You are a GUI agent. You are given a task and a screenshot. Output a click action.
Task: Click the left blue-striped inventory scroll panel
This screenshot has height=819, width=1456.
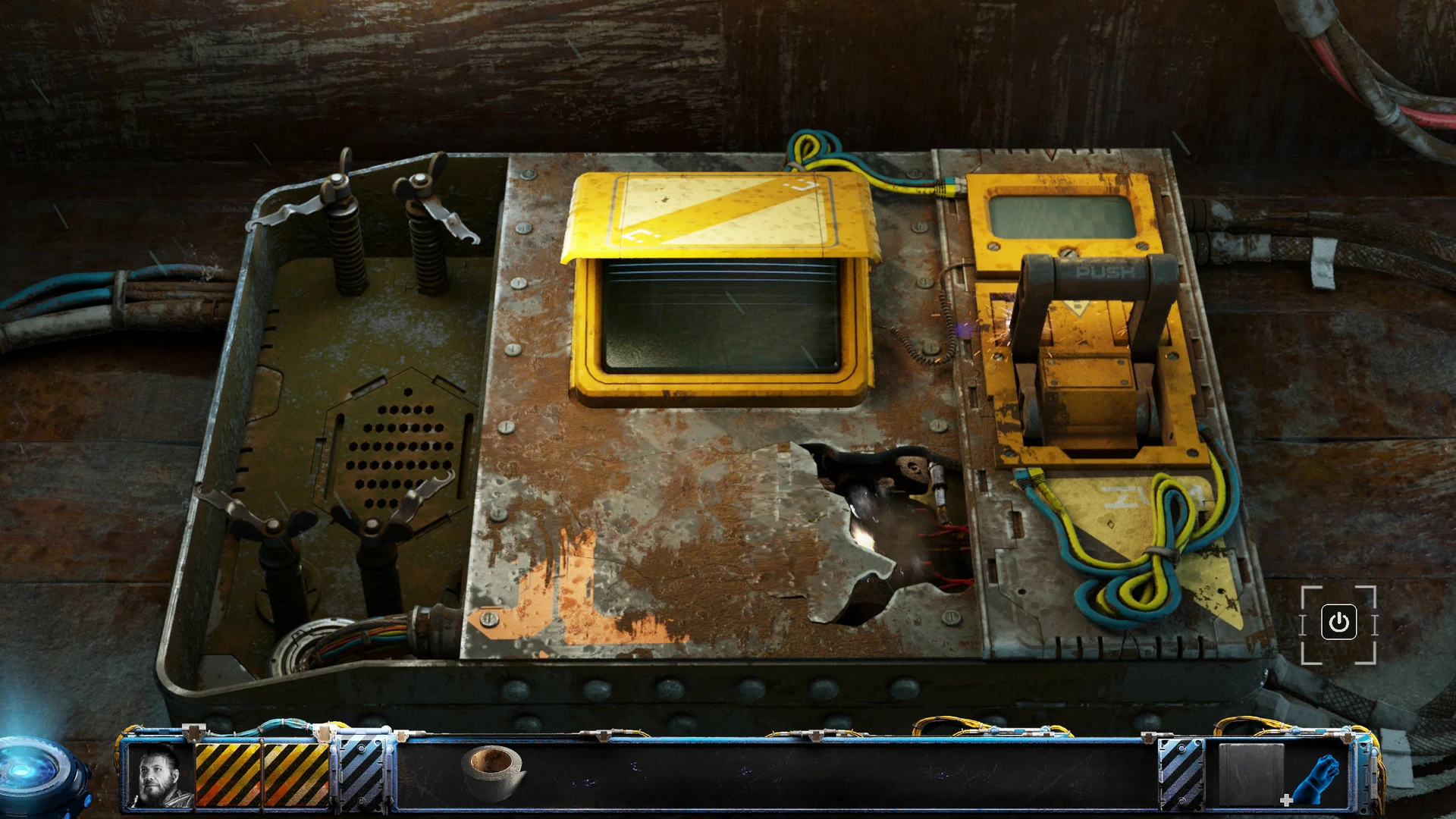coord(362,773)
